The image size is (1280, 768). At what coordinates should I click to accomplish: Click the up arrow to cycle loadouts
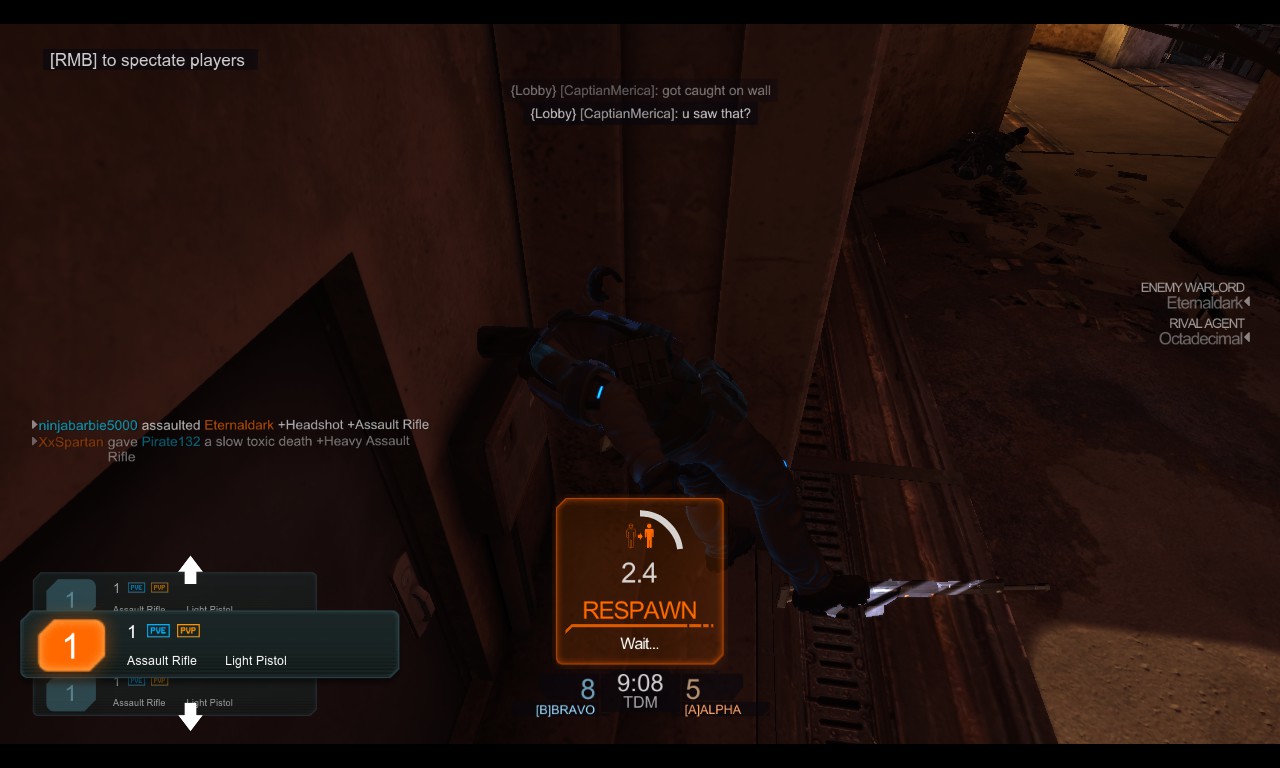tap(190, 570)
